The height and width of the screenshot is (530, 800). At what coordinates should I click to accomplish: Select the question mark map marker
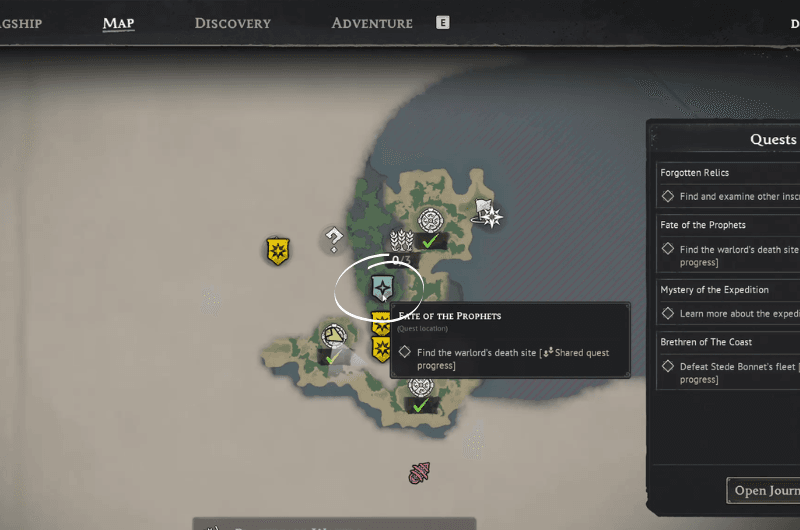point(334,238)
